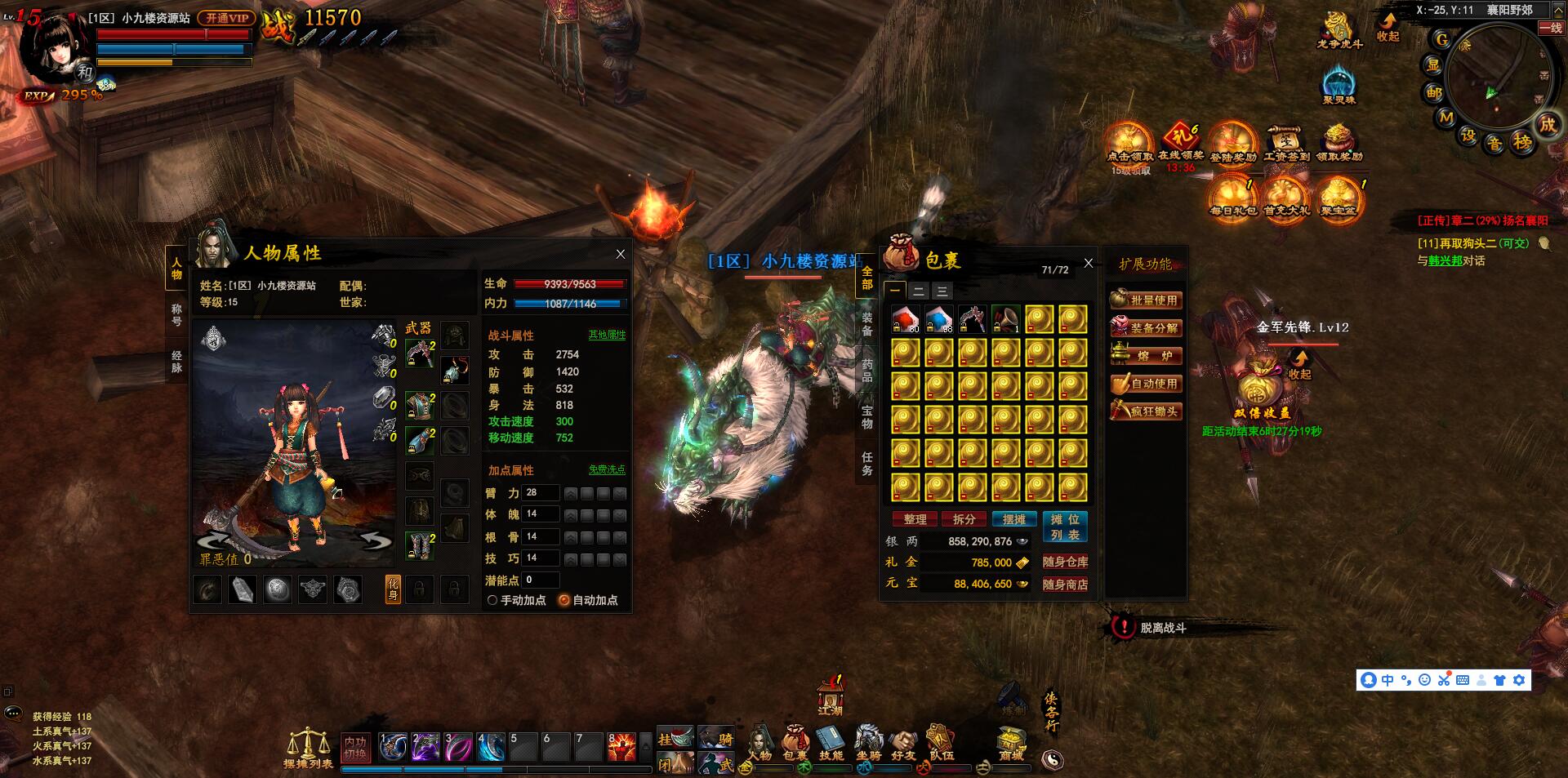The image size is (1568, 778).
Task: Switch to the 称号 title tab
Action: pyautogui.click(x=176, y=314)
